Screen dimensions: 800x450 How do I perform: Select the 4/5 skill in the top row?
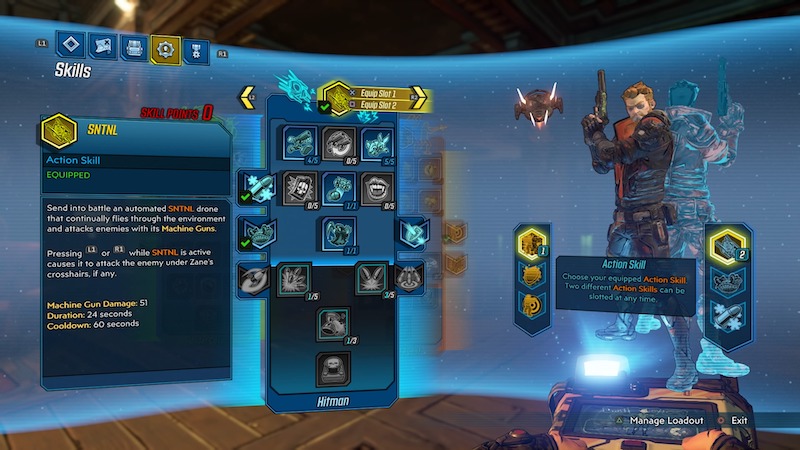tap(300, 143)
